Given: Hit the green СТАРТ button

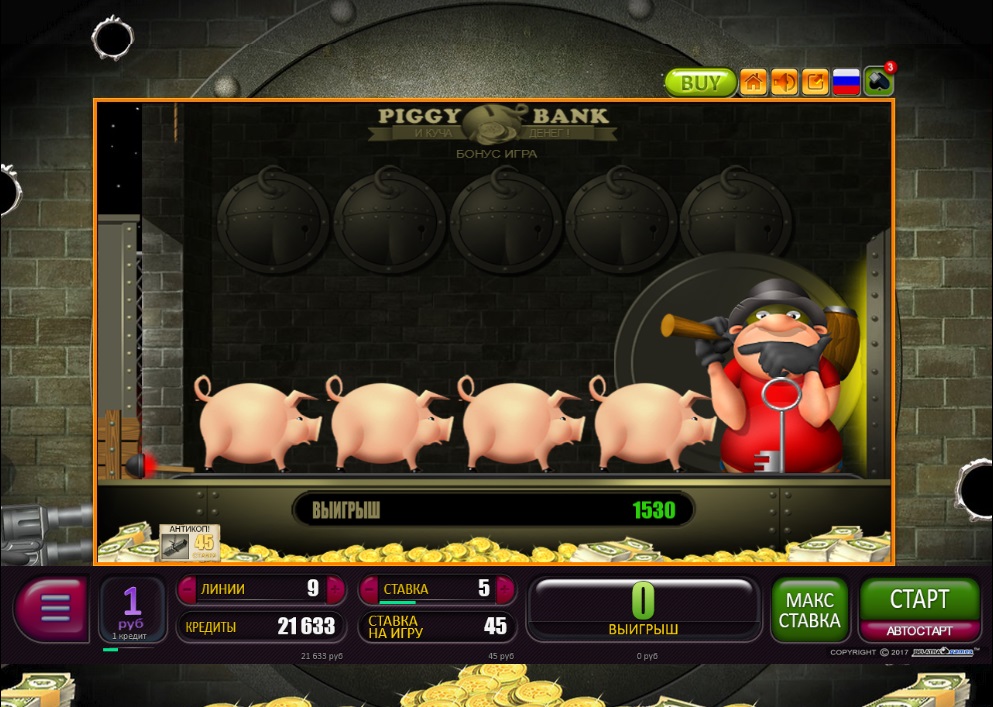Looking at the screenshot, I should point(919,600).
